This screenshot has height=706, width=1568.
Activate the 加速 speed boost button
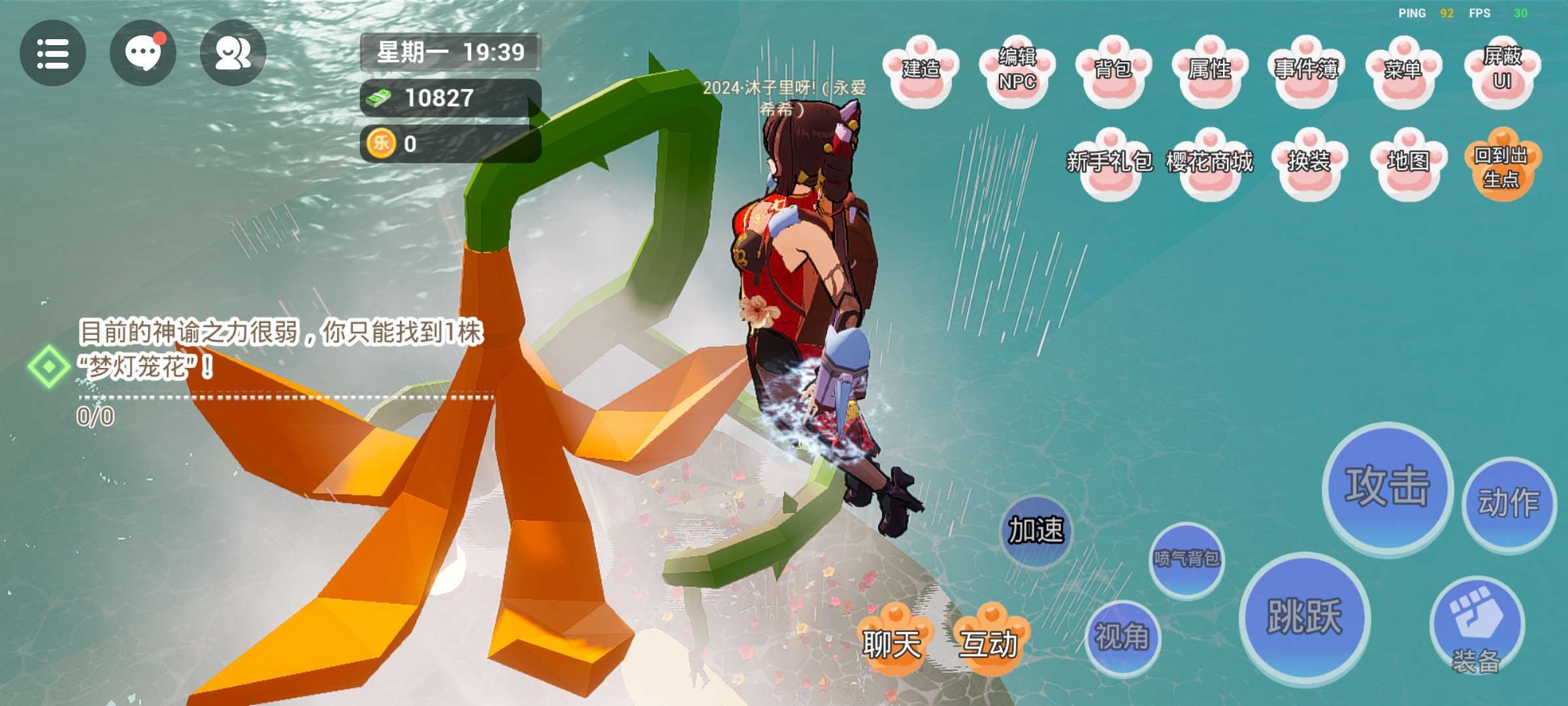click(x=1036, y=530)
